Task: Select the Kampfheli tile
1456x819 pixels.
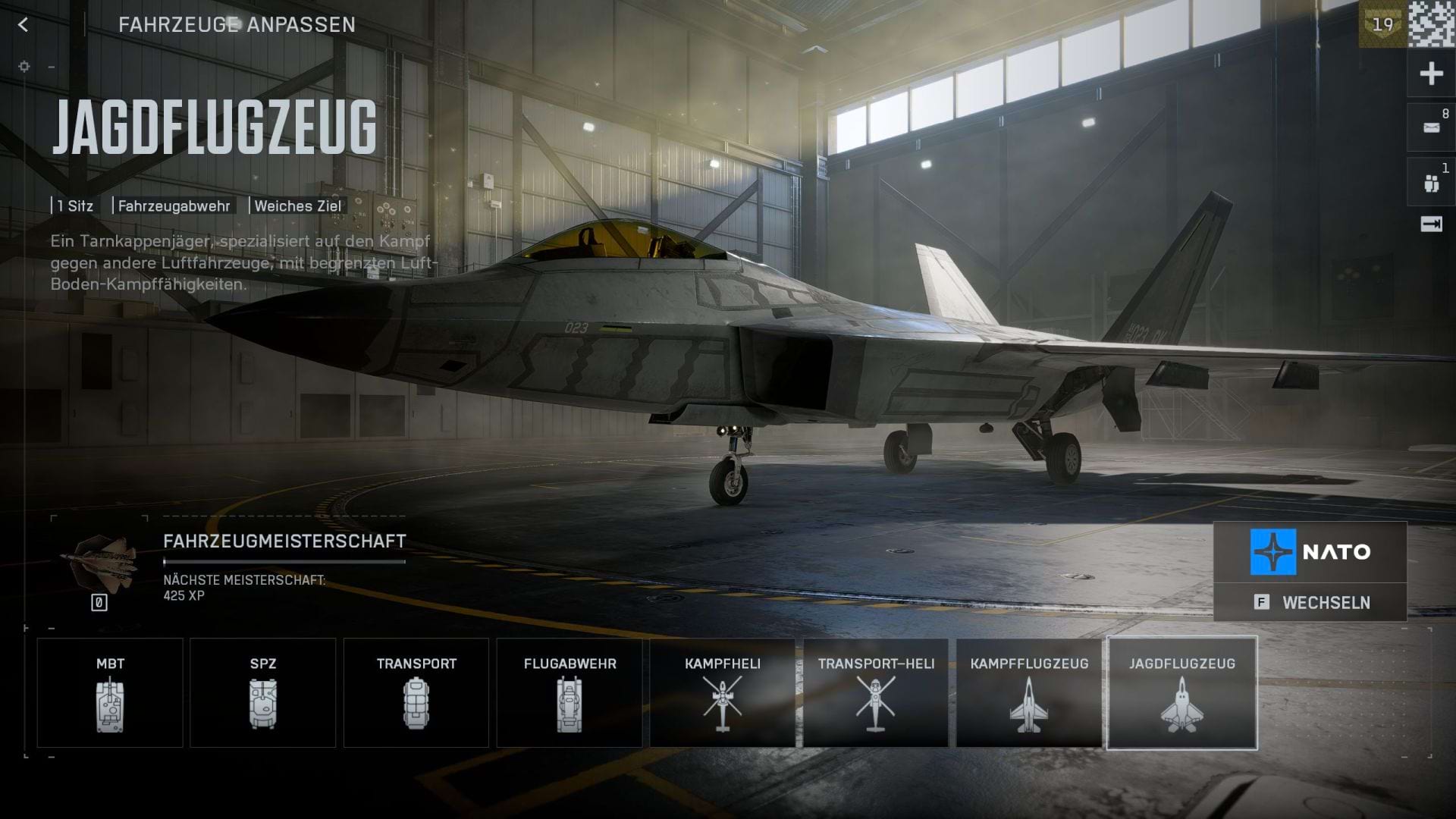Action: point(722,692)
